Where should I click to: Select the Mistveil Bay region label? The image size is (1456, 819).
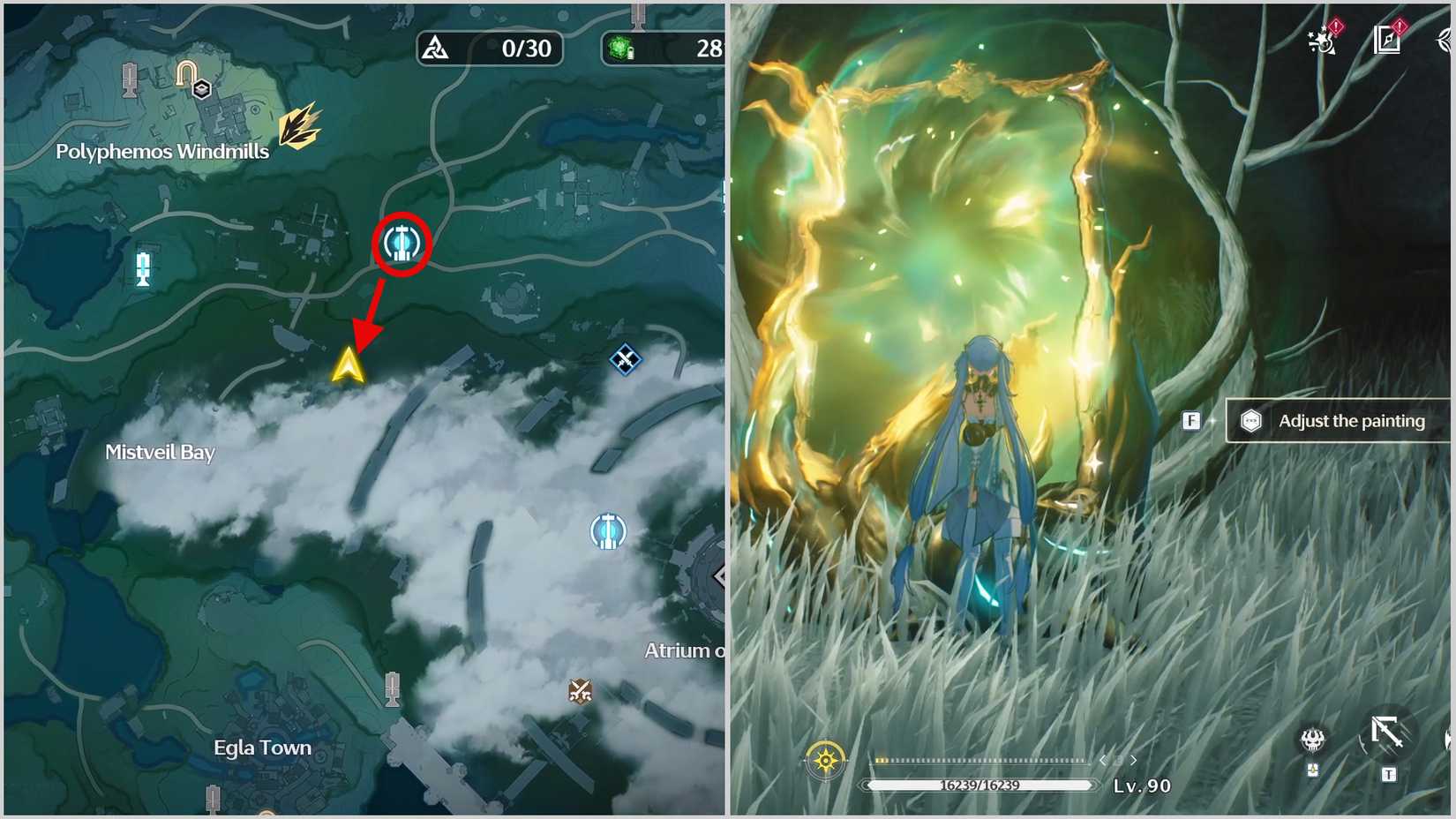[161, 453]
